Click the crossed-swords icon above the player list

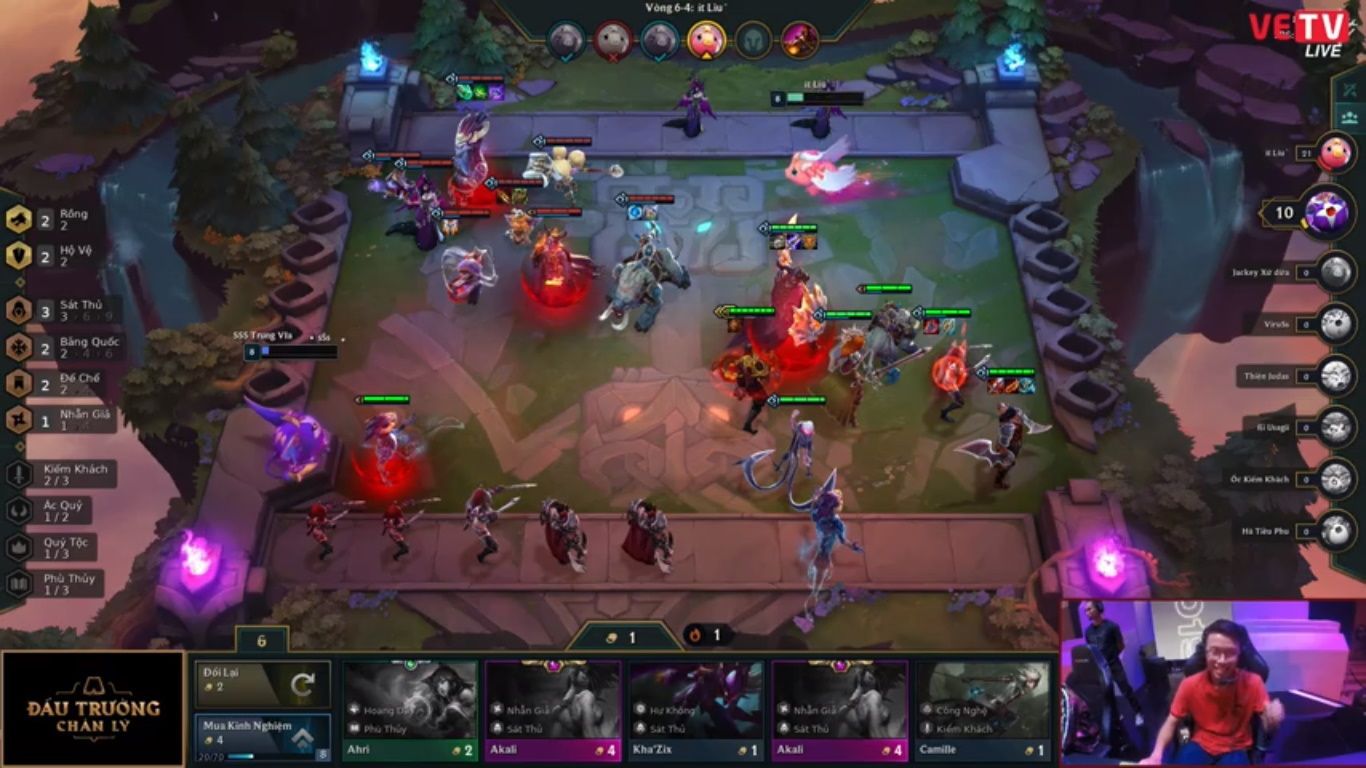[1349, 89]
